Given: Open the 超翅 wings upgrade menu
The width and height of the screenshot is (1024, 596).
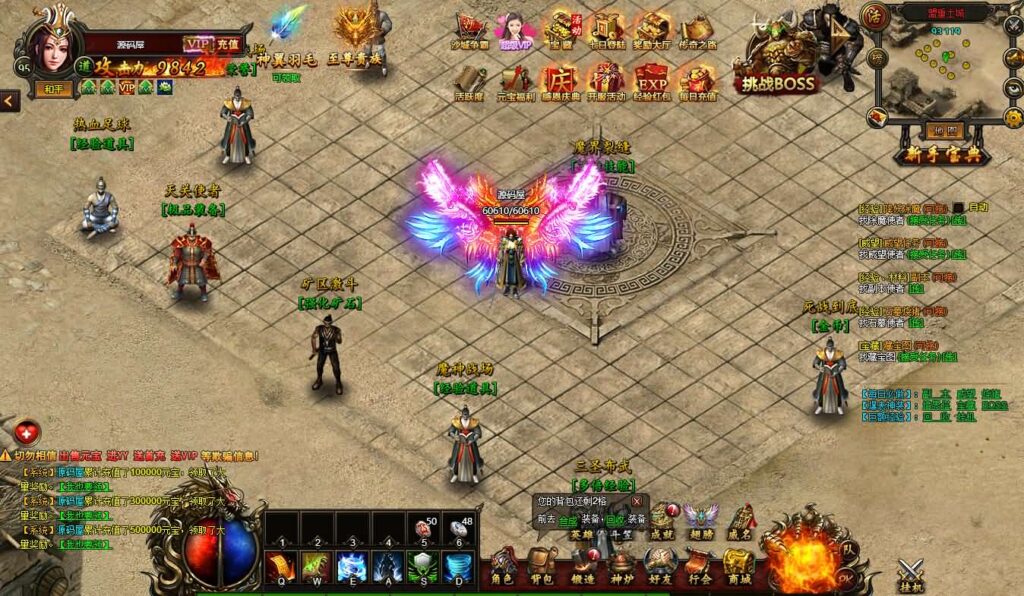Looking at the screenshot, I should [x=700, y=518].
